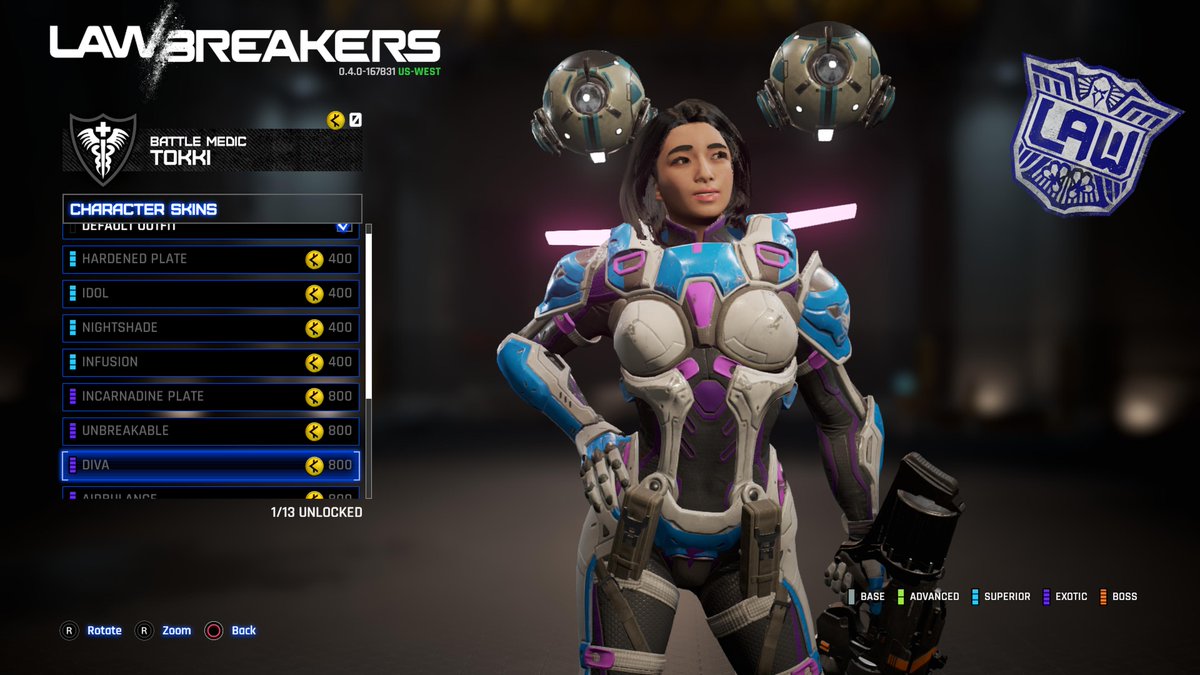Screen dimensions: 1200x675
Task: Choose the Idol skin row
Action: point(210,293)
